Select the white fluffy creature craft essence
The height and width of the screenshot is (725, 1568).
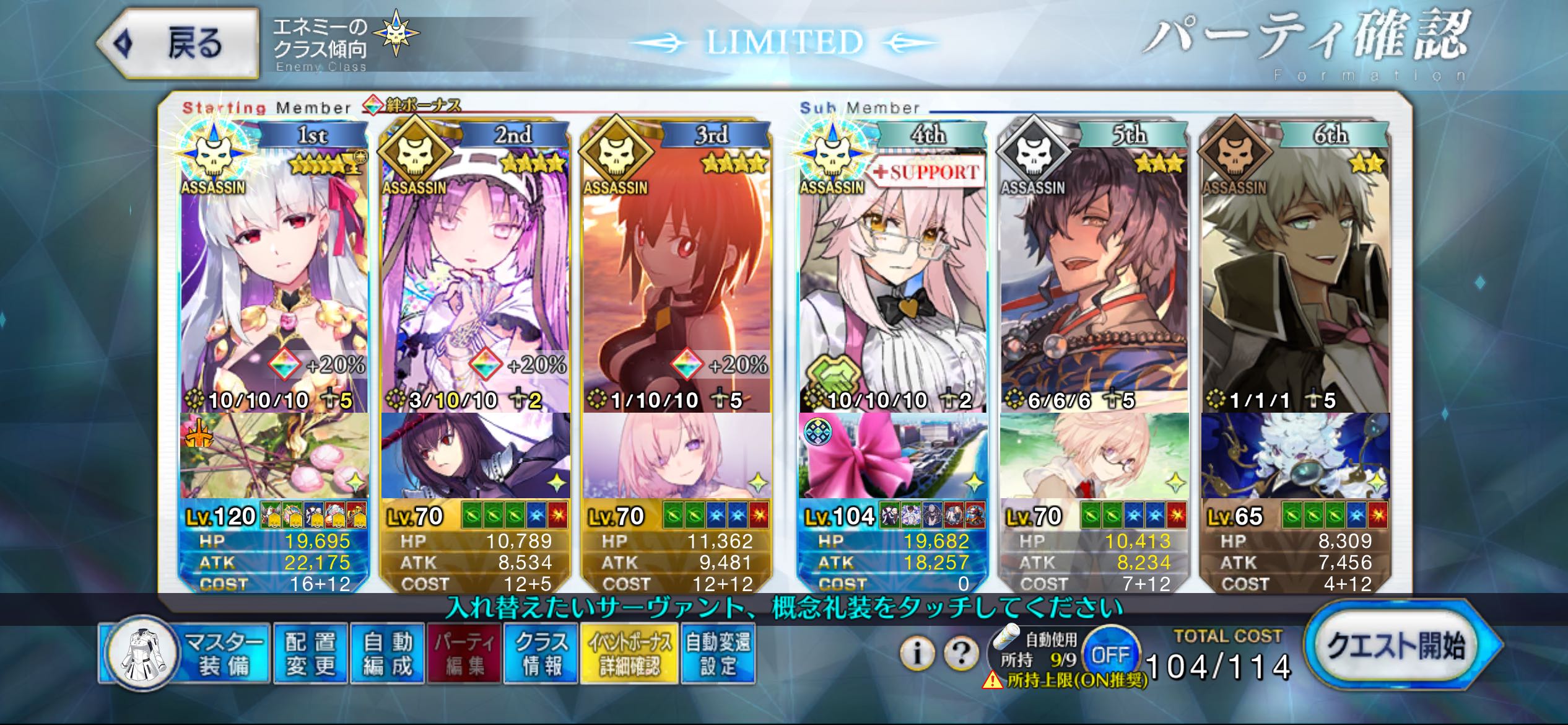1296,456
